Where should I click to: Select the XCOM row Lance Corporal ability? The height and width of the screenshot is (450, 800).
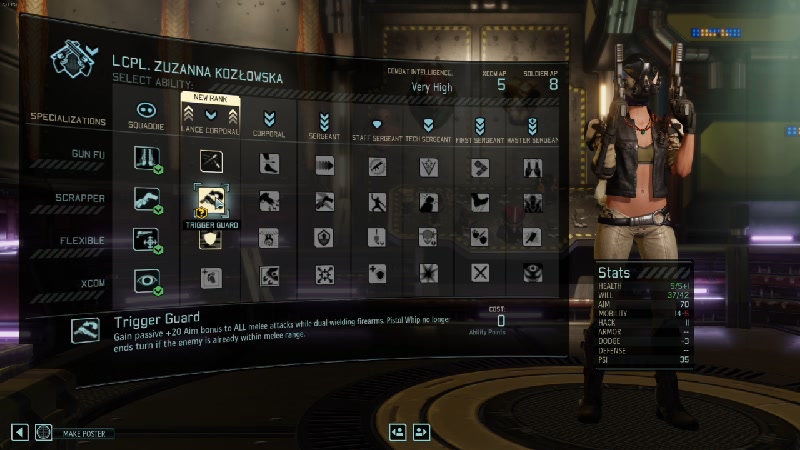click(x=210, y=276)
